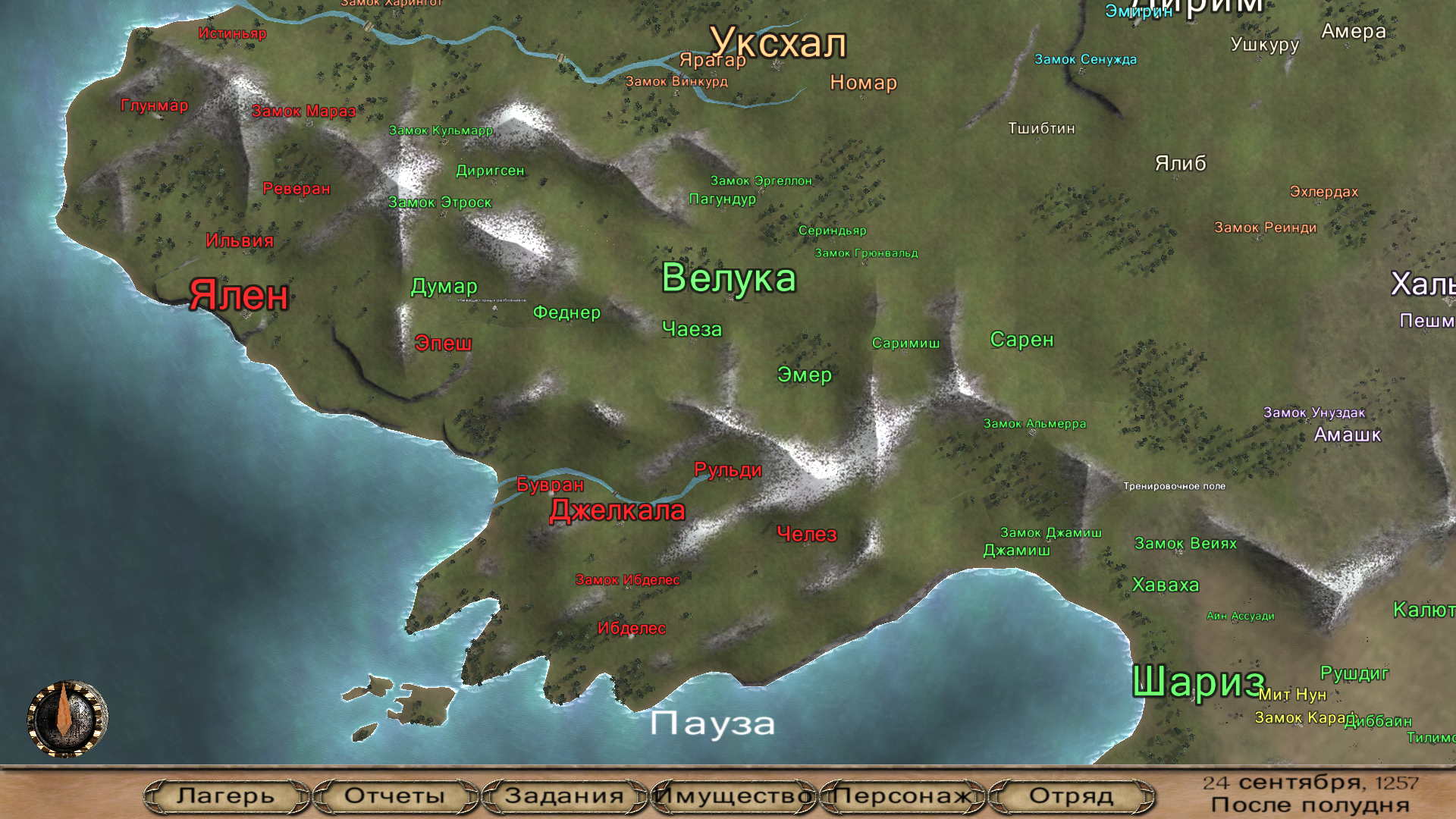Click the Тренировочное поле map label
Image resolution: width=1456 pixels, height=819 pixels.
tap(1174, 486)
